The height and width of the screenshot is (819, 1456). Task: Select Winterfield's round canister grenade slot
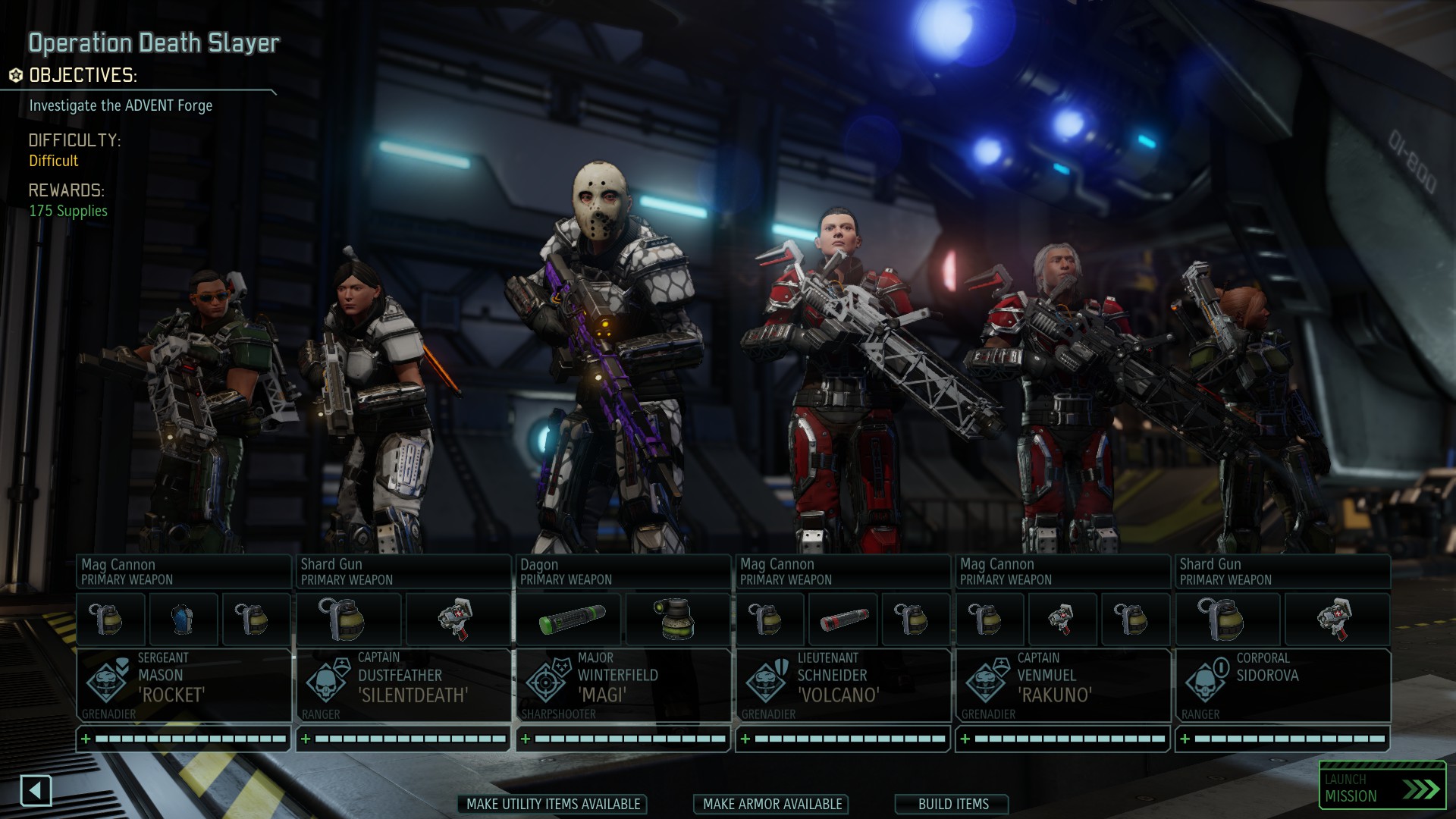[x=677, y=619]
